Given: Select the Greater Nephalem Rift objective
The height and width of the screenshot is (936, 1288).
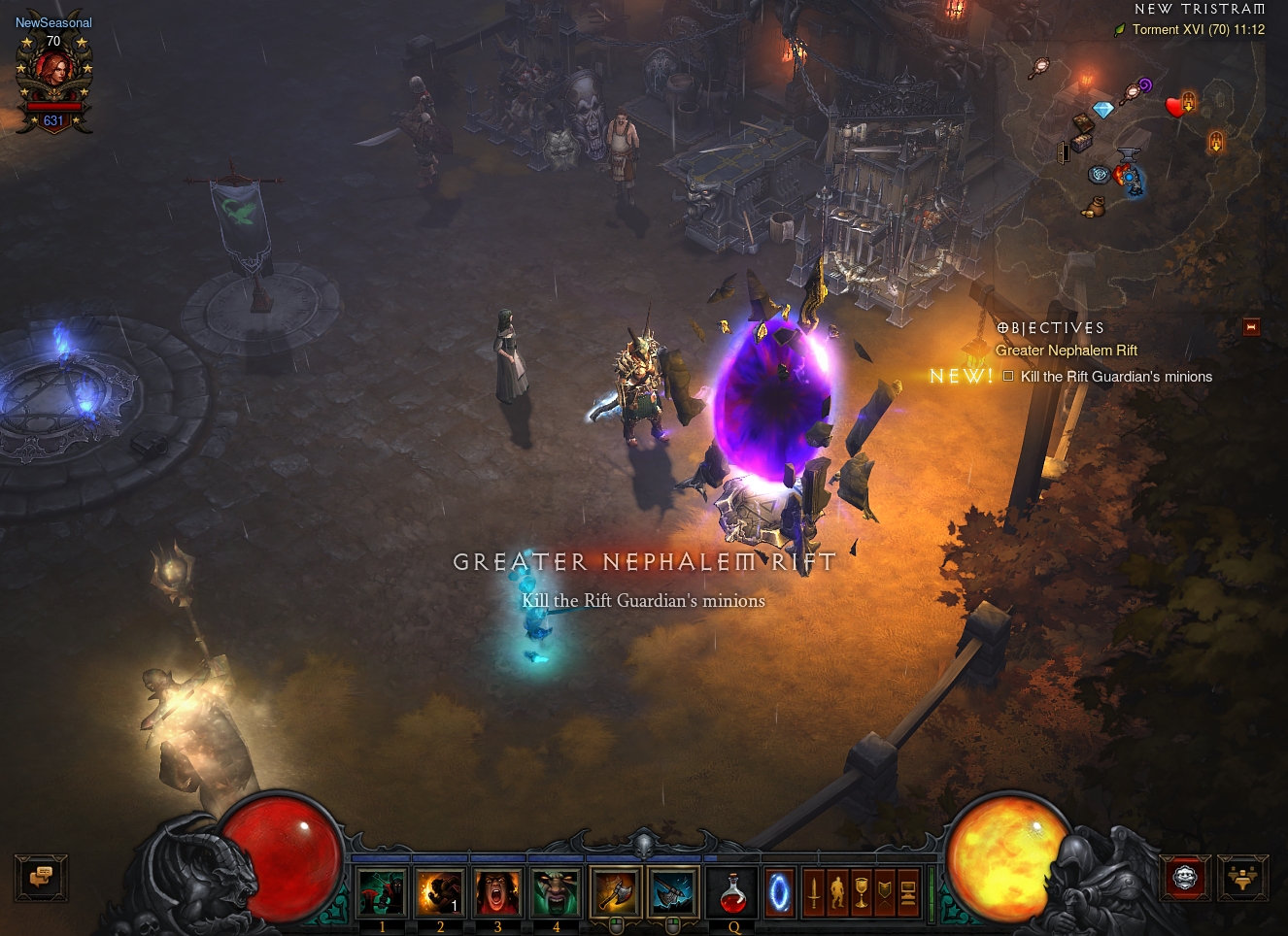Looking at the screenshot, I should click(x=1066, y=351).
